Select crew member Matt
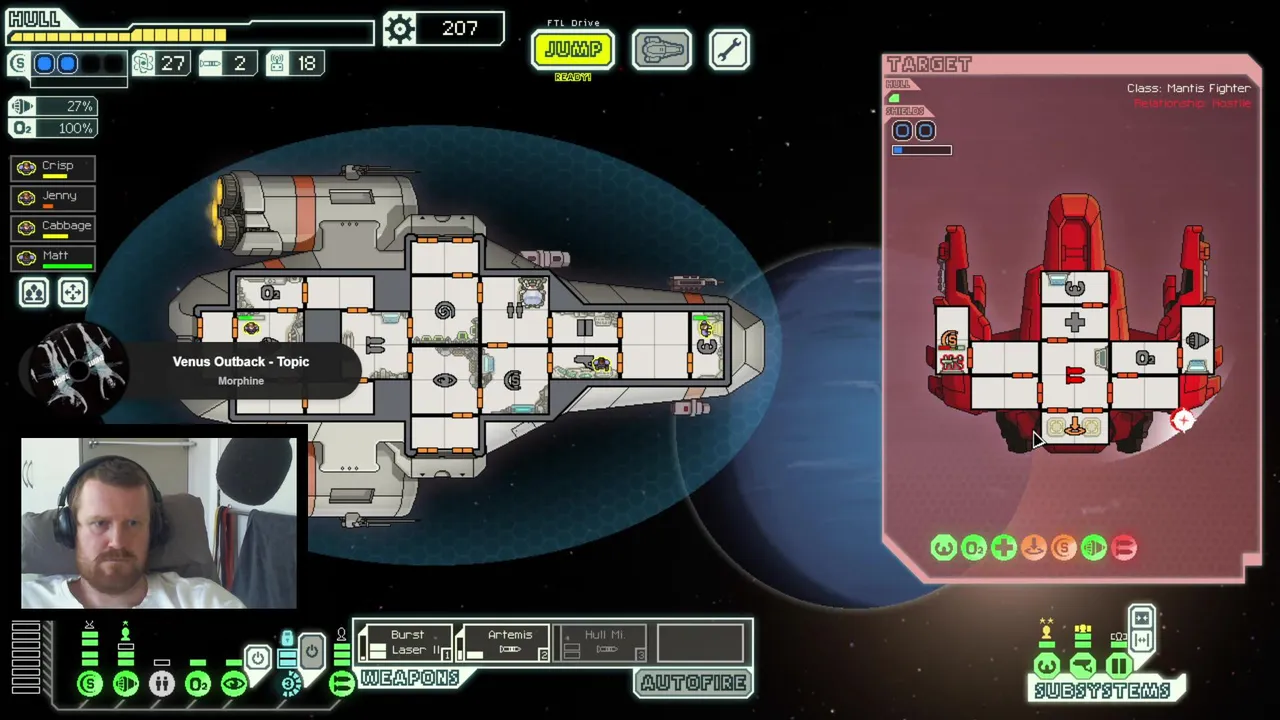 (53, 257)
